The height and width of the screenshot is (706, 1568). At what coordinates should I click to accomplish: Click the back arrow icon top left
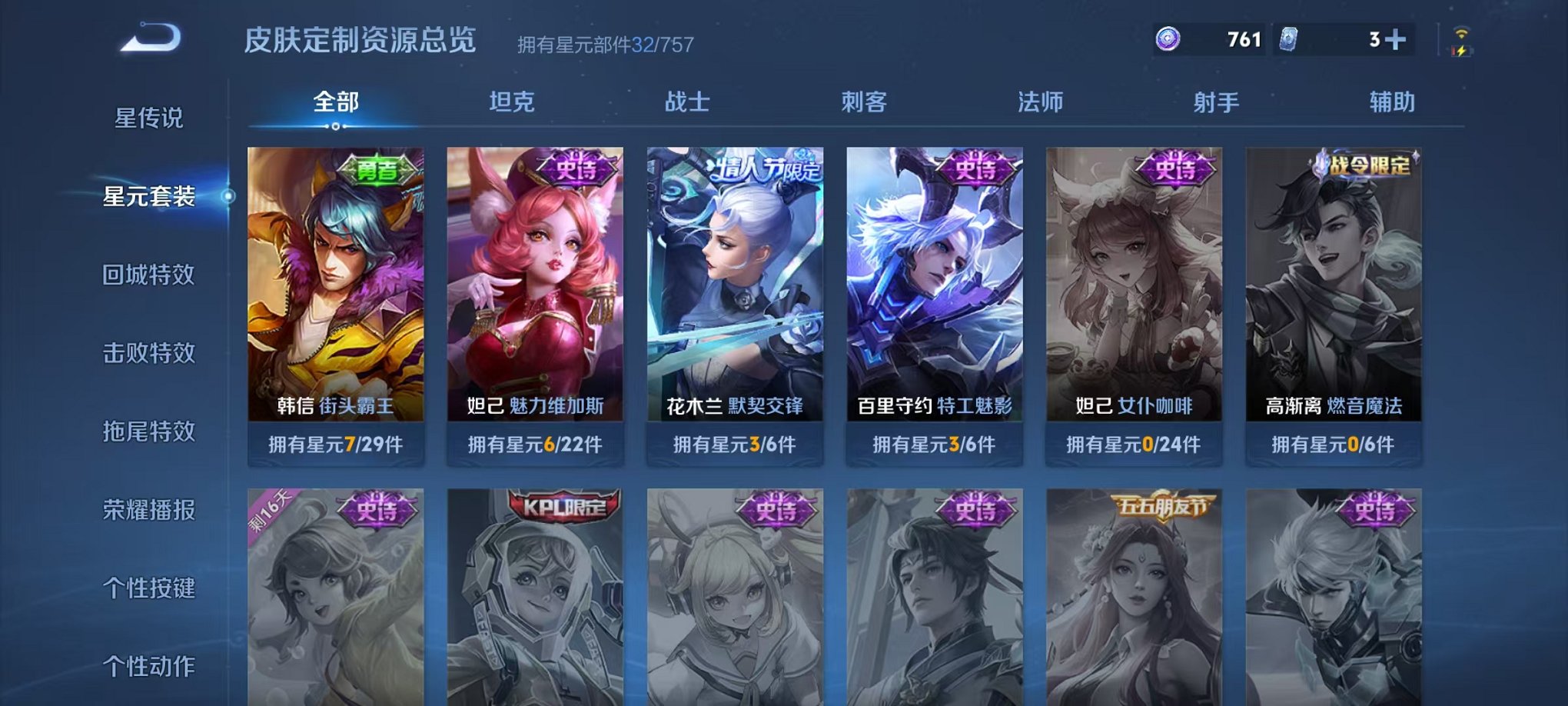[x=151, y=38]
